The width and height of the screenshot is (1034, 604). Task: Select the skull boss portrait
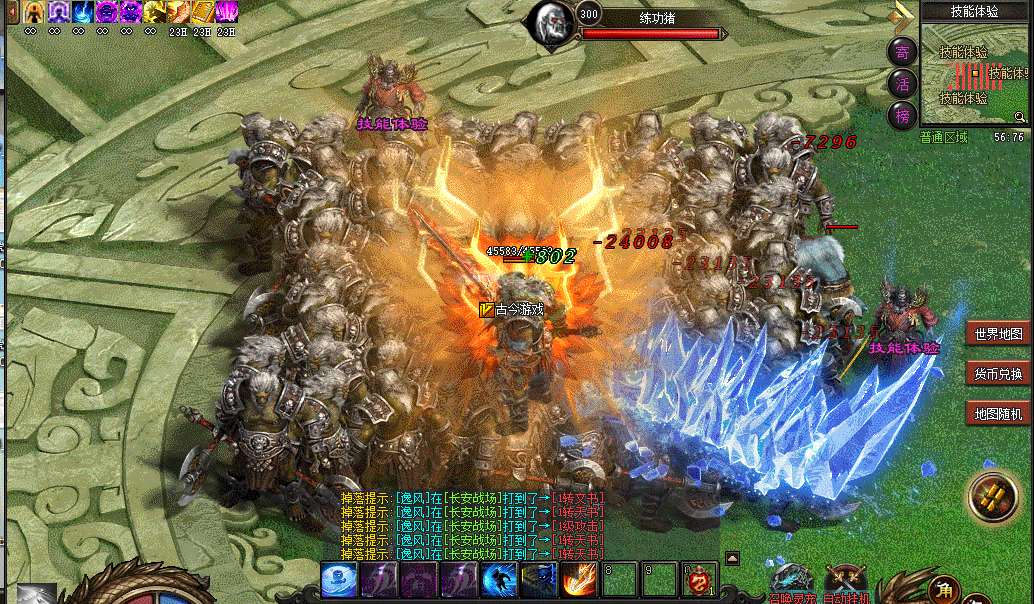tap(549, 23)
